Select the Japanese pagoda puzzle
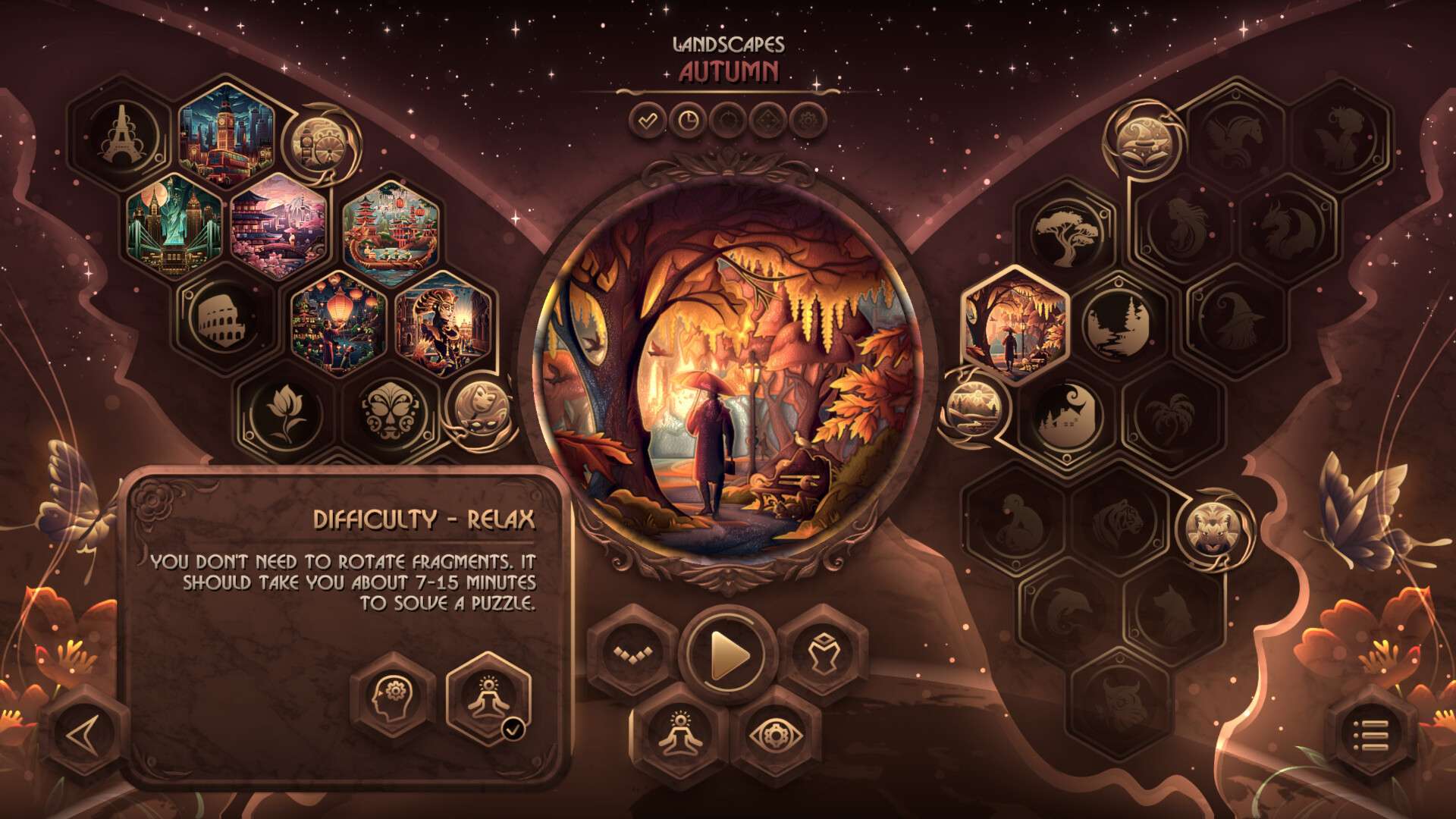 coord(278,224)
